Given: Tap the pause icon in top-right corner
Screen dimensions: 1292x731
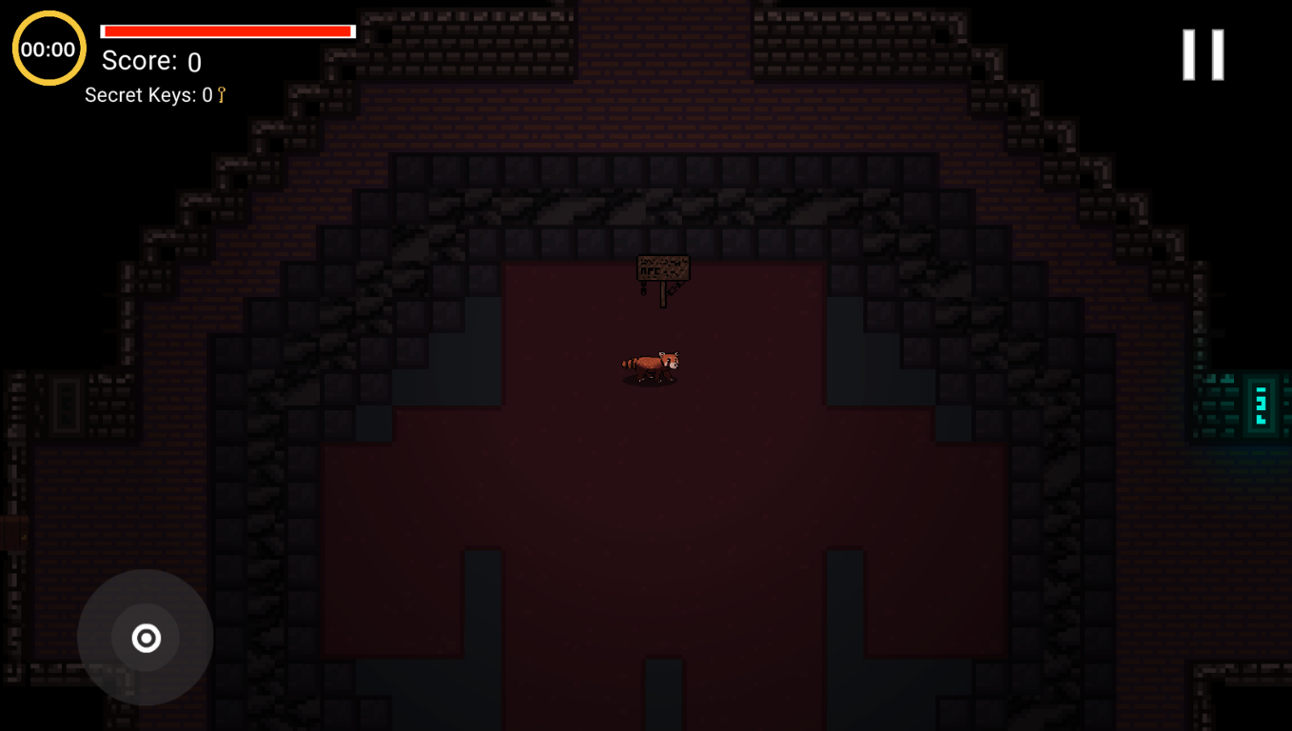Looking at the screenshot, I should [x=1202, y=54].
